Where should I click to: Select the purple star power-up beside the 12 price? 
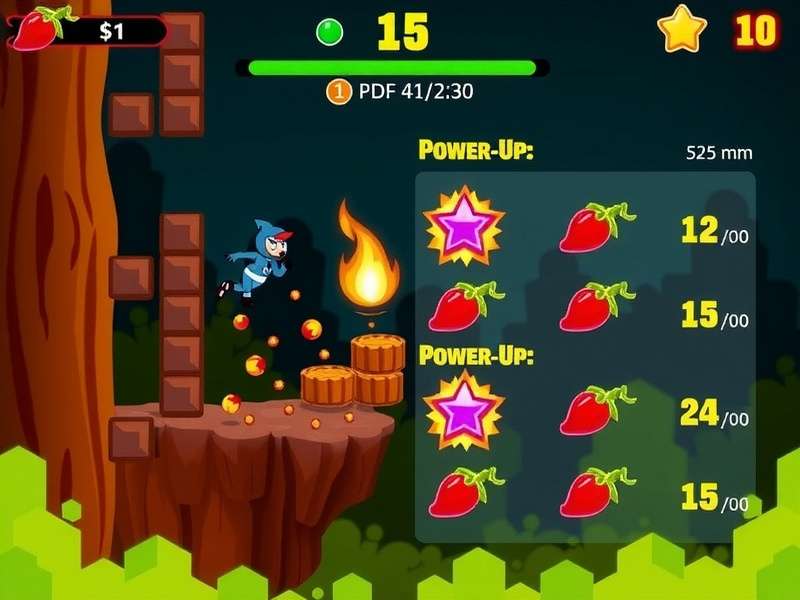point(463,226)
